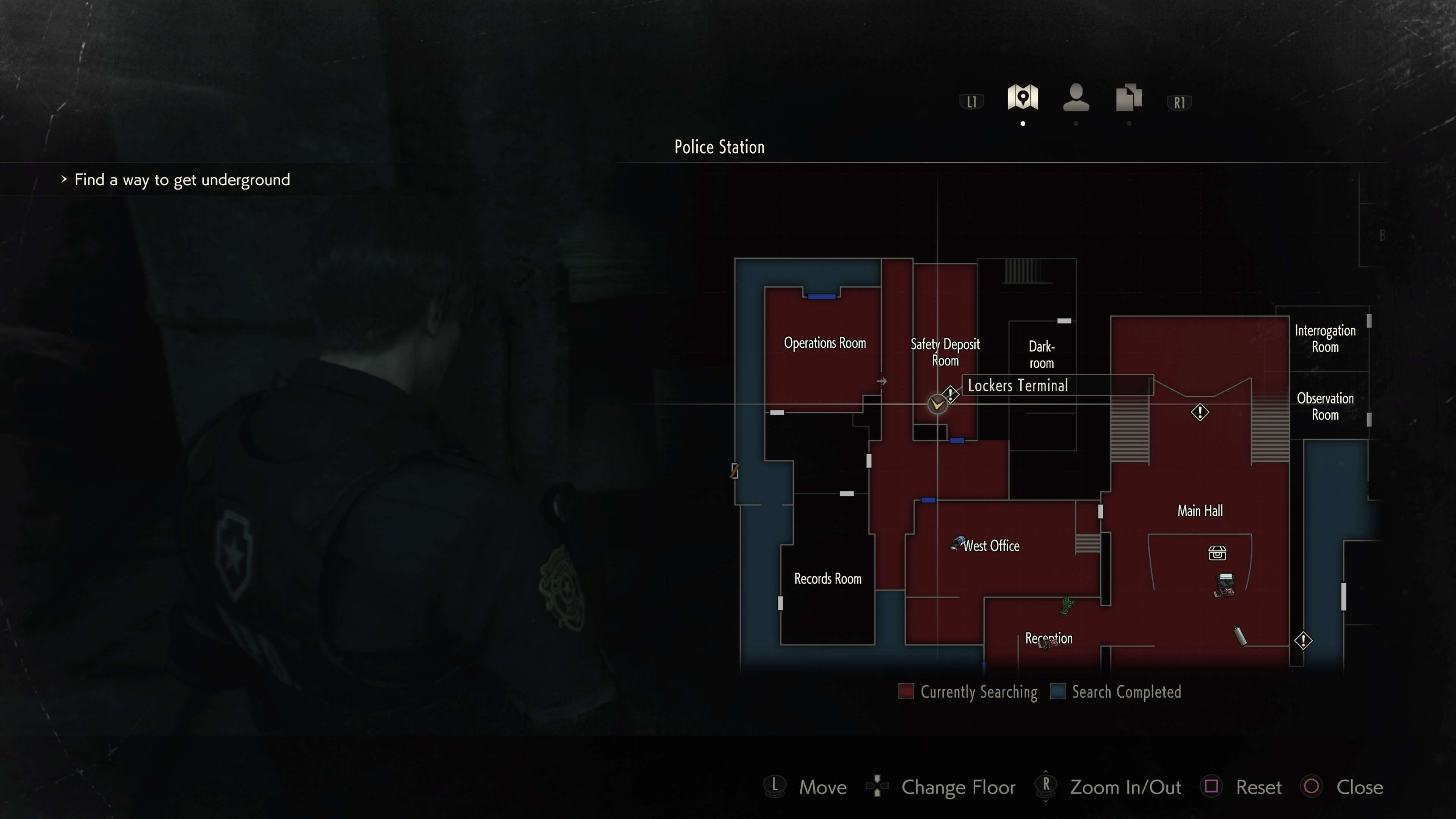
Task: Click the Observation Room on the map
Action: pyautogui.click(x=1324, y=406)
